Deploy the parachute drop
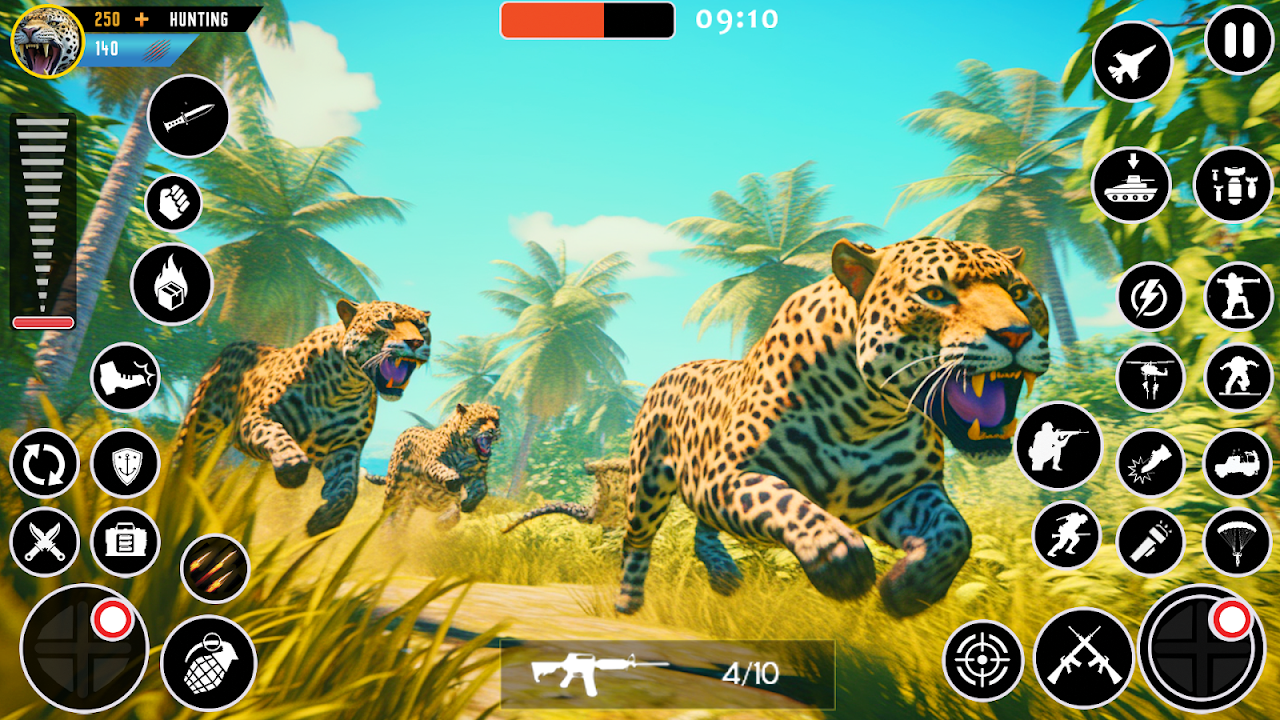 pos(1240,540)
